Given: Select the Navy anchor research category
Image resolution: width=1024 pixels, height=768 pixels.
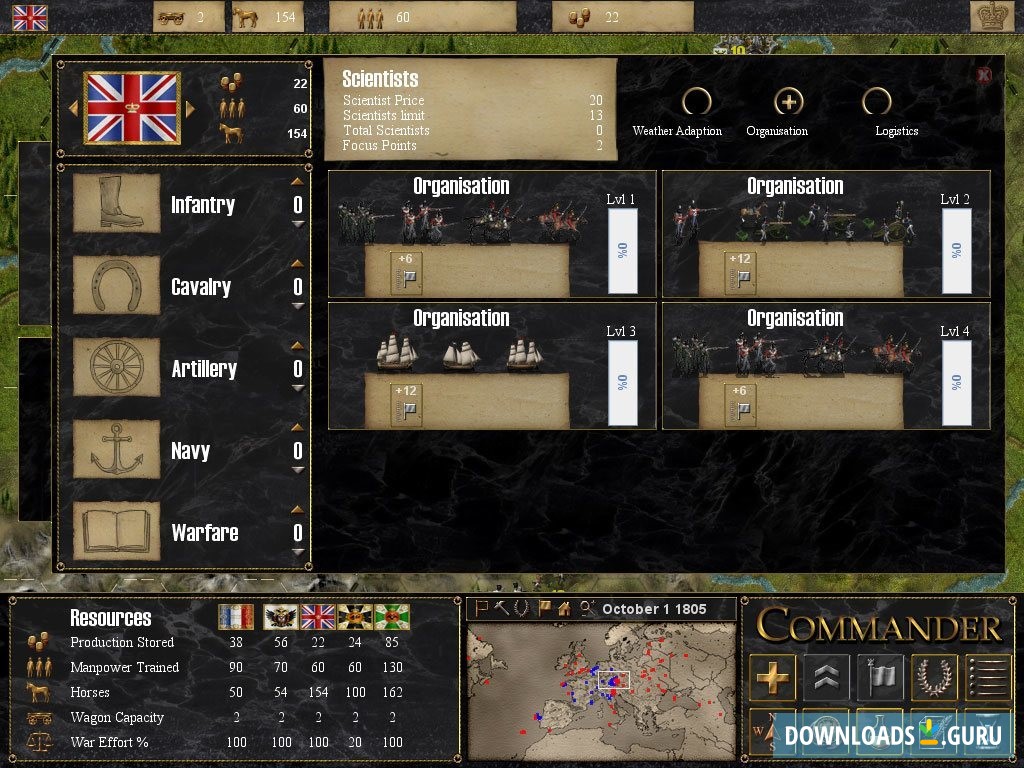Looking at the screenshot, I should (x=116, y=451).
